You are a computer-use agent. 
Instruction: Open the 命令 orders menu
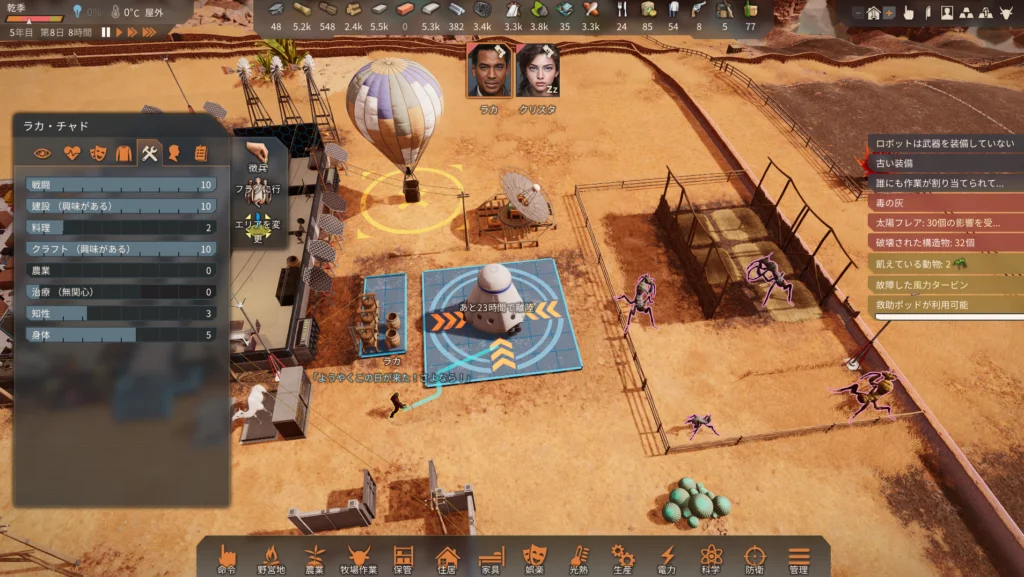point(227,557)
